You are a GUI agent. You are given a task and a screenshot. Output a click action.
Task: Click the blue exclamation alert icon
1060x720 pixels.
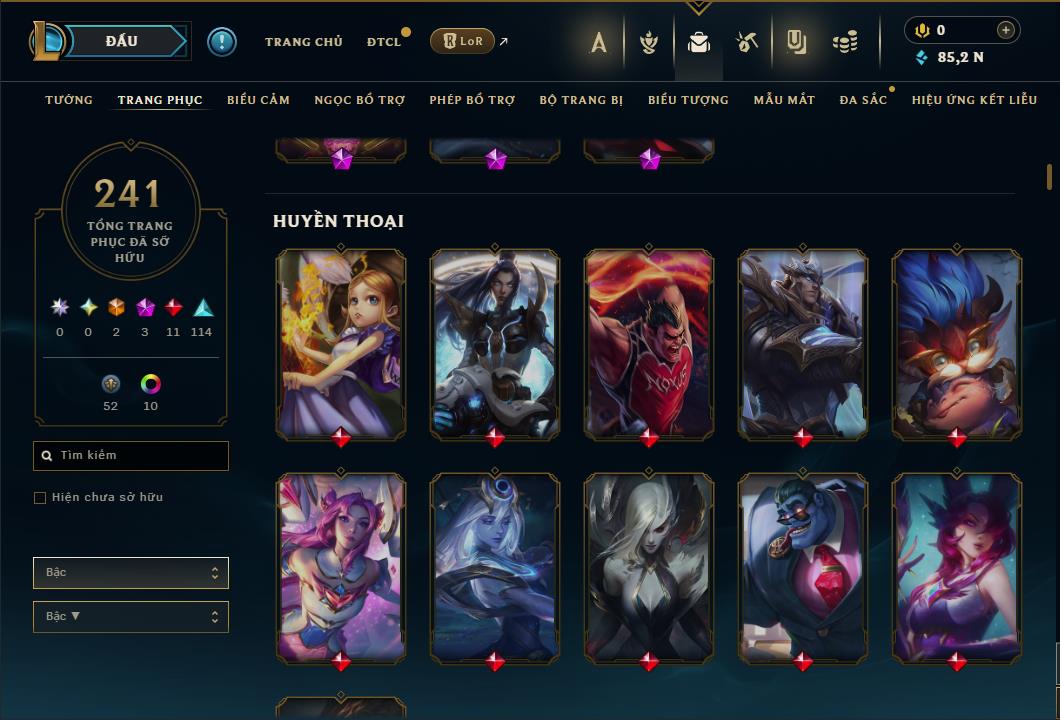coord(222,42)
